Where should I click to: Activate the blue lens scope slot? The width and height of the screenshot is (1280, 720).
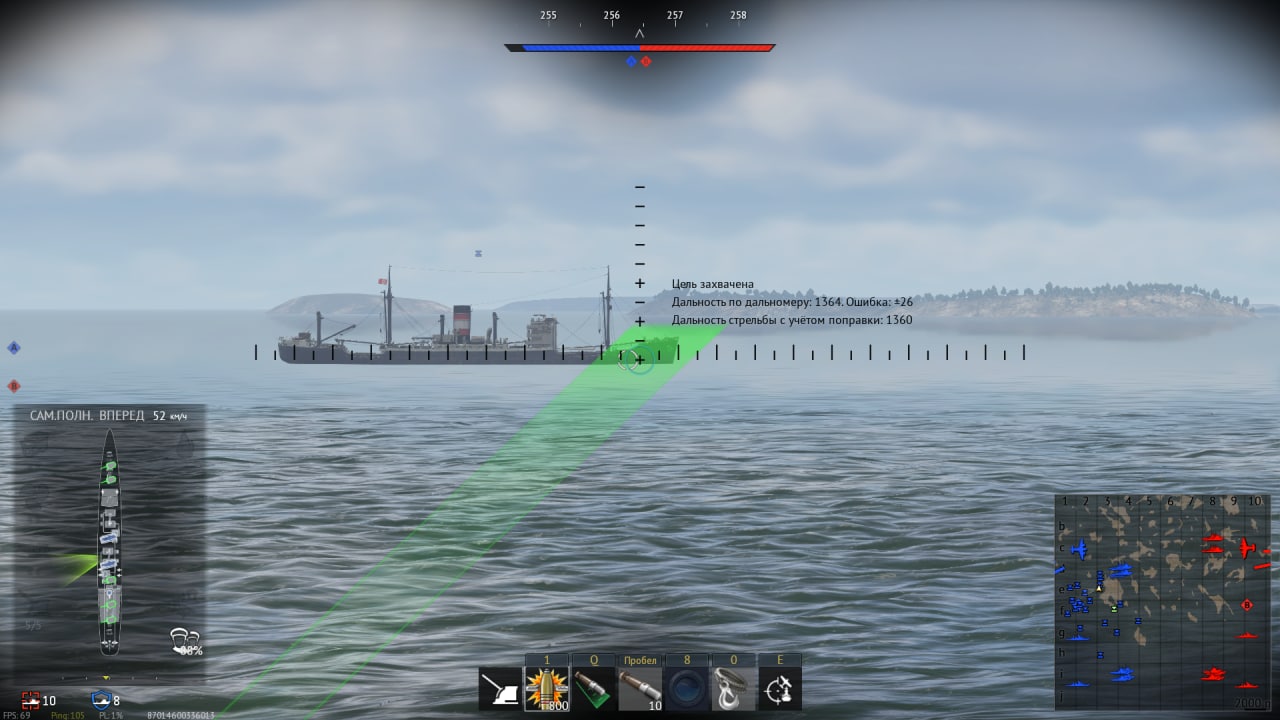[x=687, y=689]
